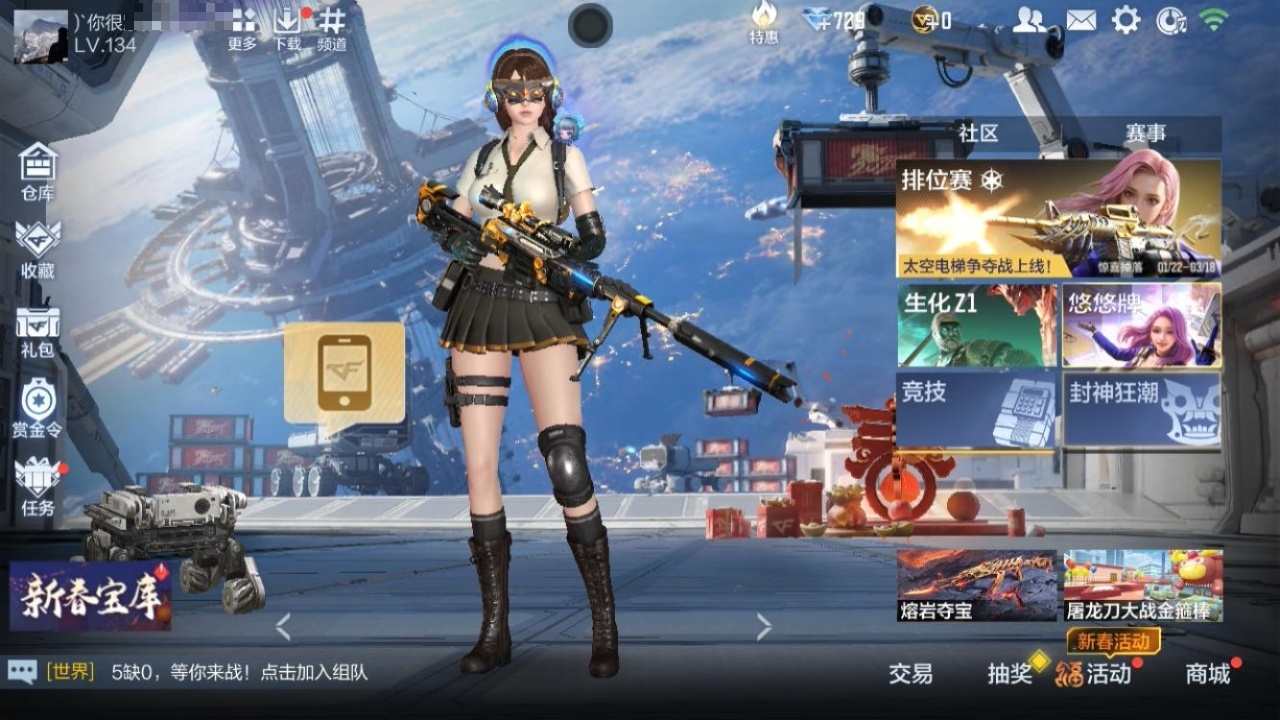Open the 商城 shop
The height and width of the screenshot is (720, 1280).
[1208, 674]
